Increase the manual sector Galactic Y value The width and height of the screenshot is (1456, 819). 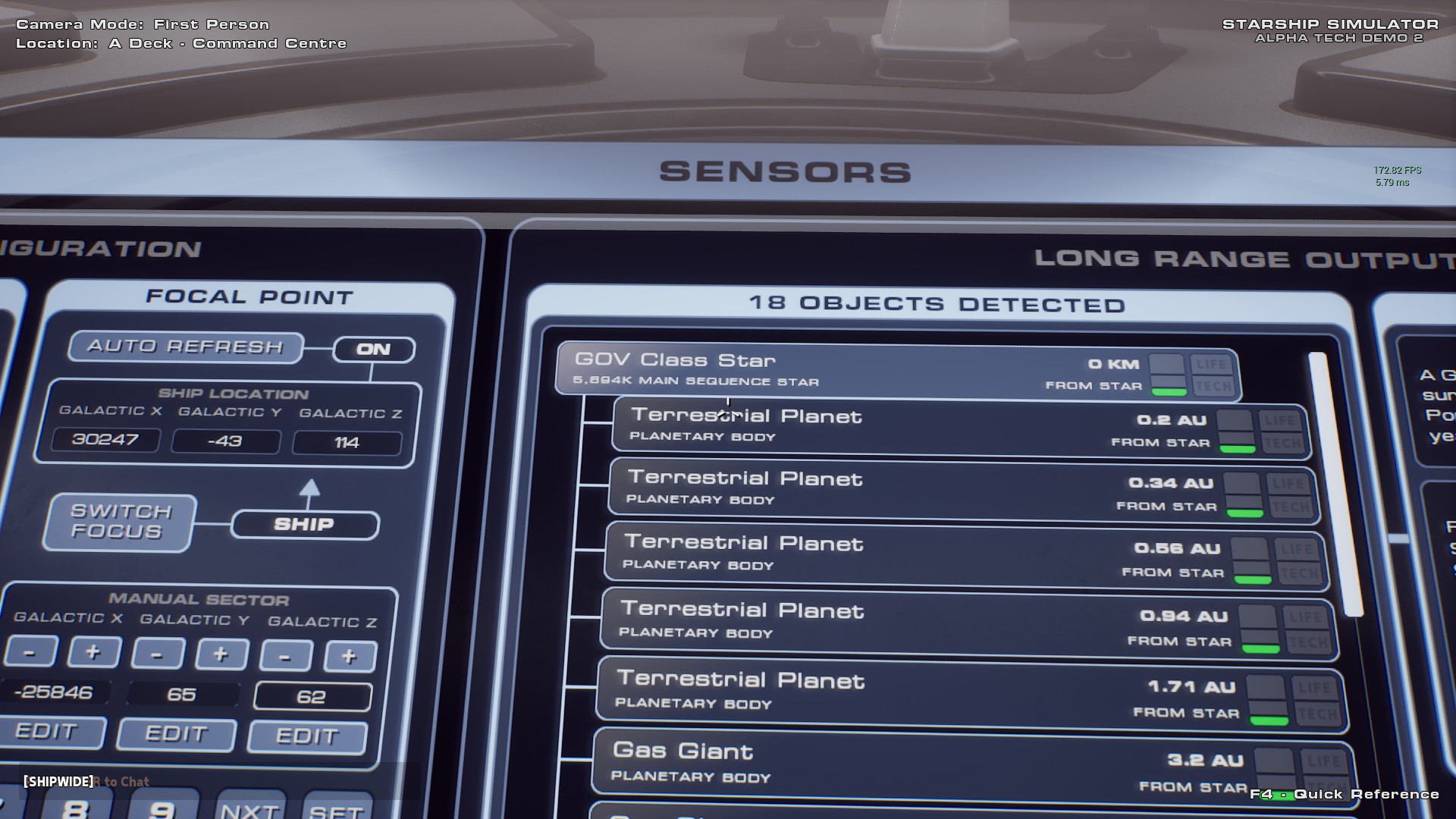[x=221, y=654]
